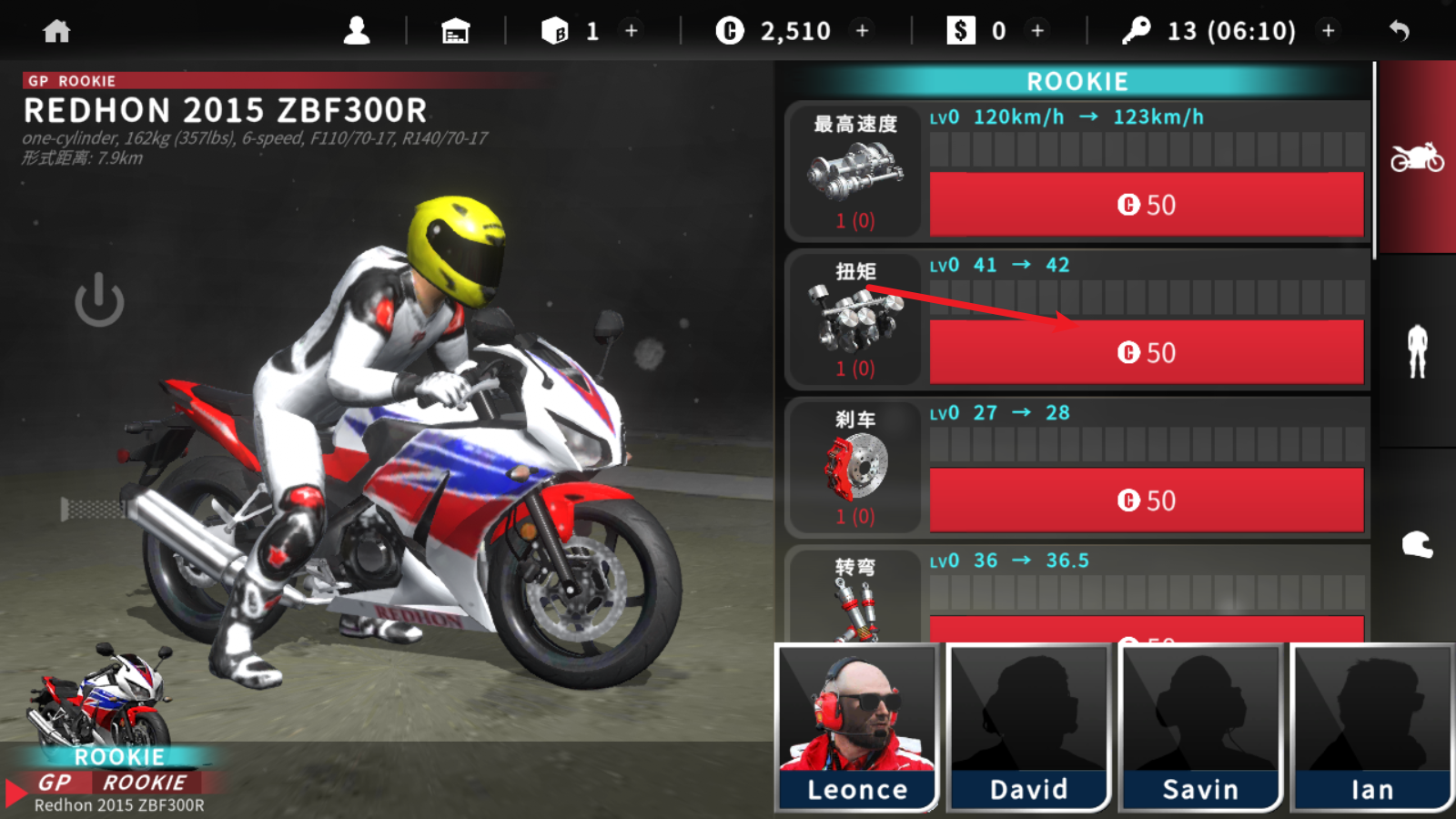Viewport: 1456px width, 819px height.
Task: Add more B tokens with plus
Action: pos(632,31)
